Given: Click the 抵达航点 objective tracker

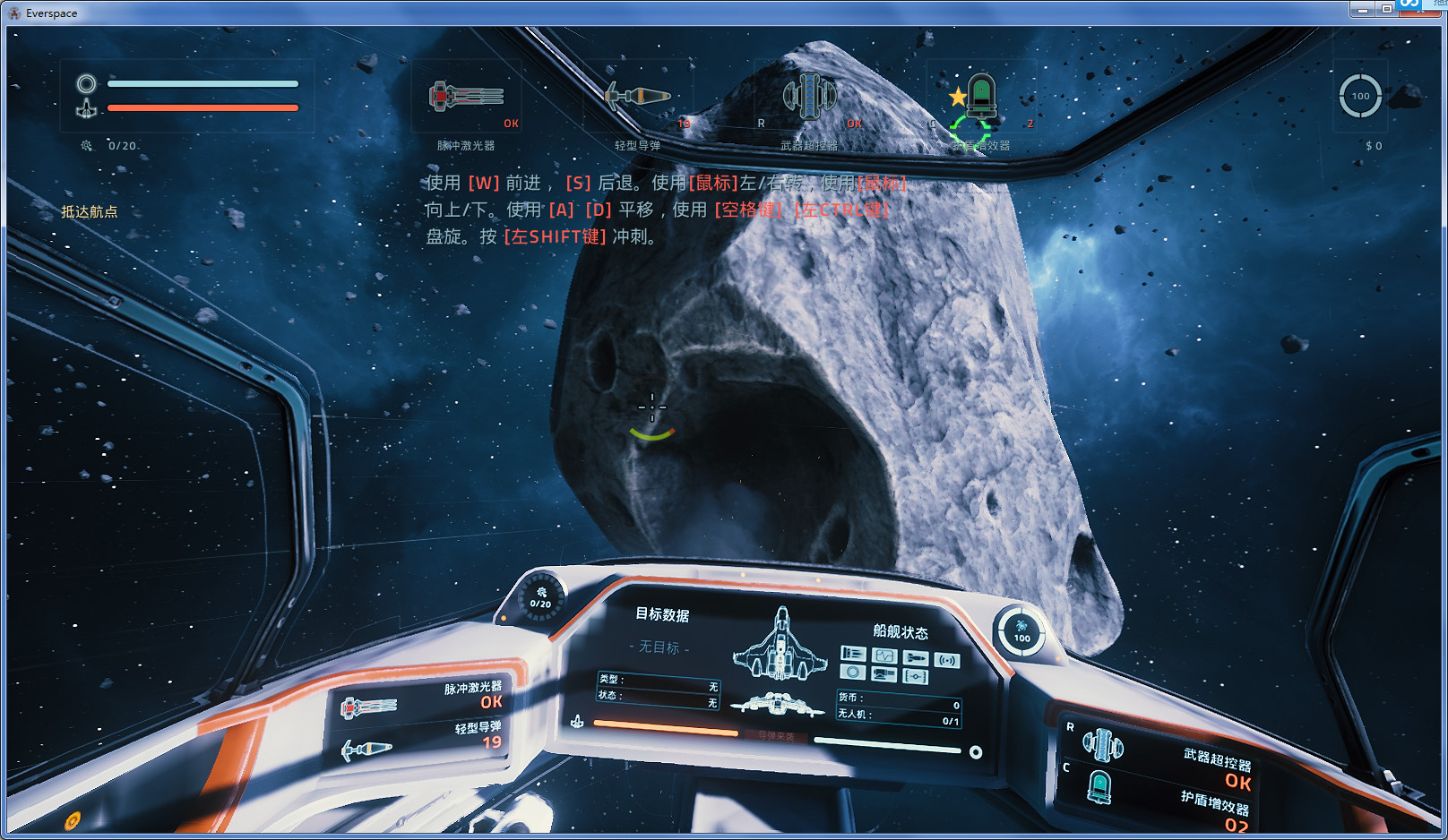Looking at the screenshot, I should [89, 211].
